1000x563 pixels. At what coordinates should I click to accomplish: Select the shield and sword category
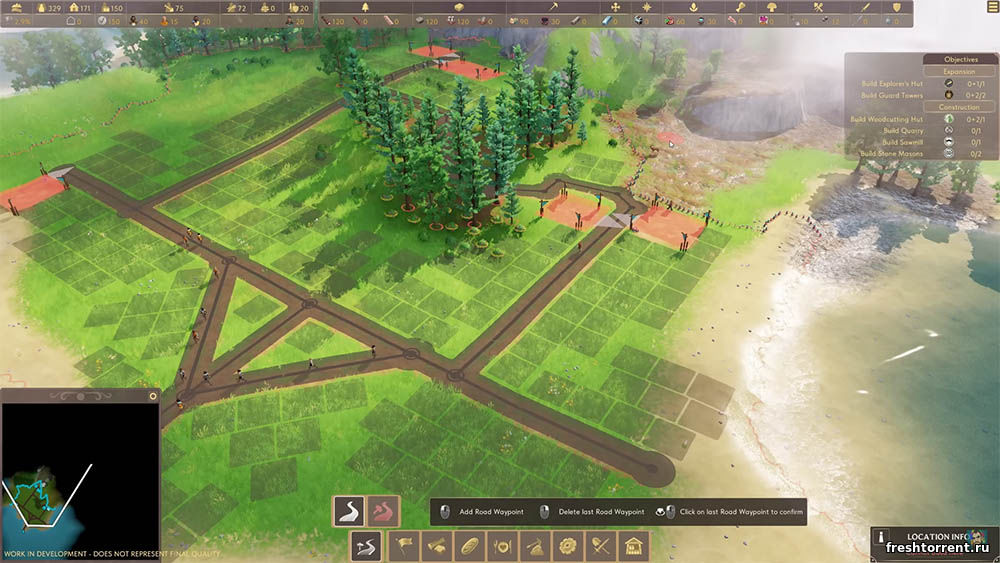[601, 546]
